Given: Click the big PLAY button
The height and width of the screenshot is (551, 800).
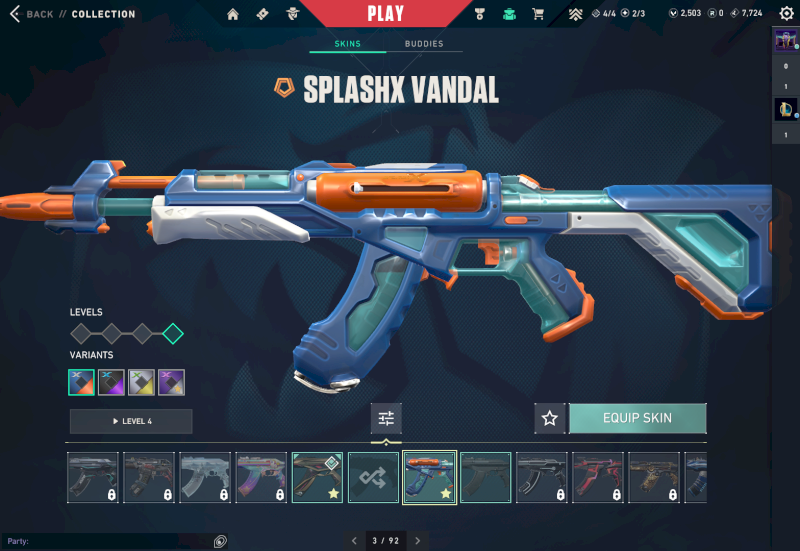Looking at the screenshot, I should coord(385,14).
